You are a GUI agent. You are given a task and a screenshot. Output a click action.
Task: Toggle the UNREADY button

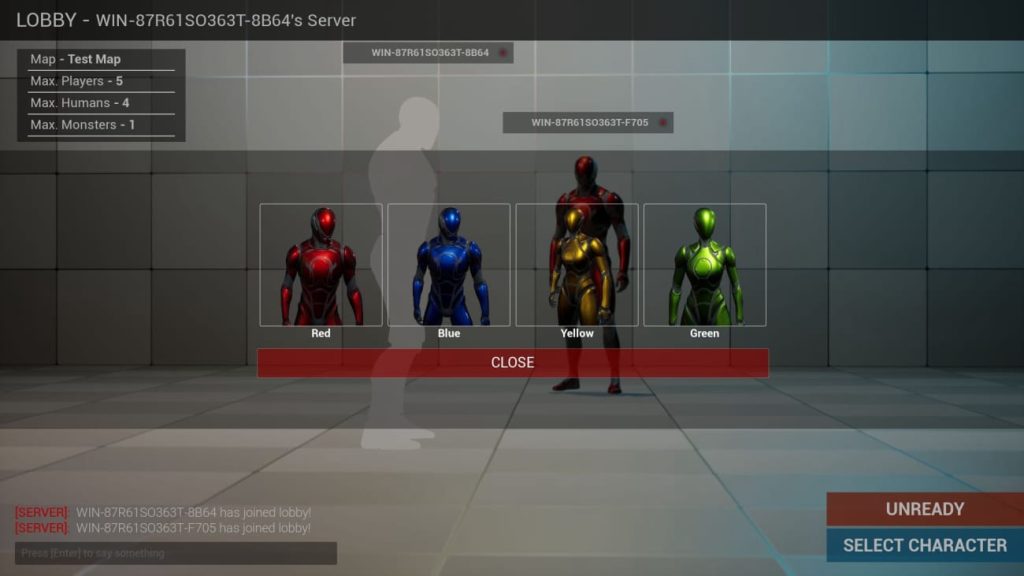coord(924,509)
